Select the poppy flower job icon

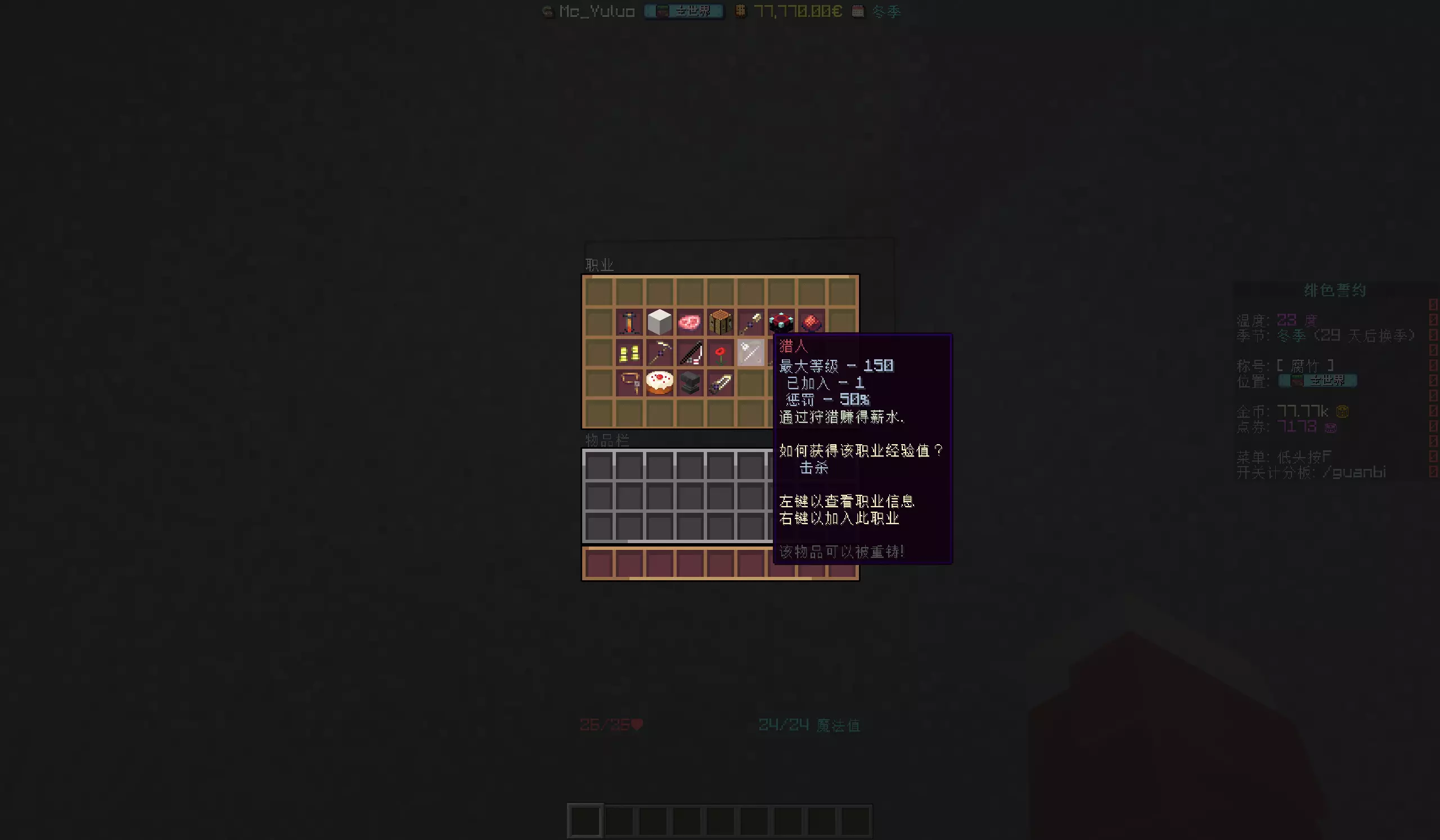point(720,353)
